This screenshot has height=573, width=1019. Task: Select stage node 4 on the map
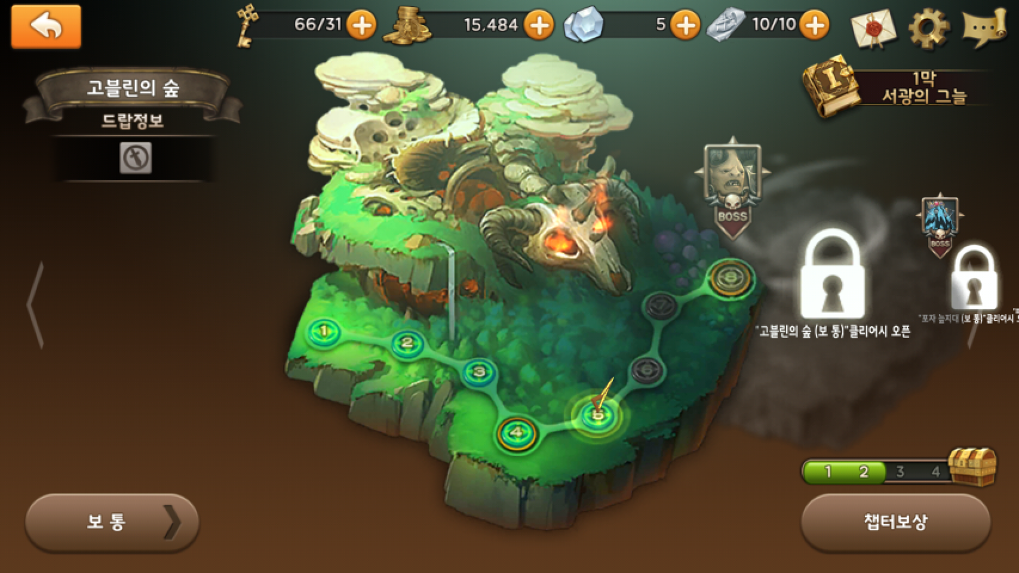point(517,433)
